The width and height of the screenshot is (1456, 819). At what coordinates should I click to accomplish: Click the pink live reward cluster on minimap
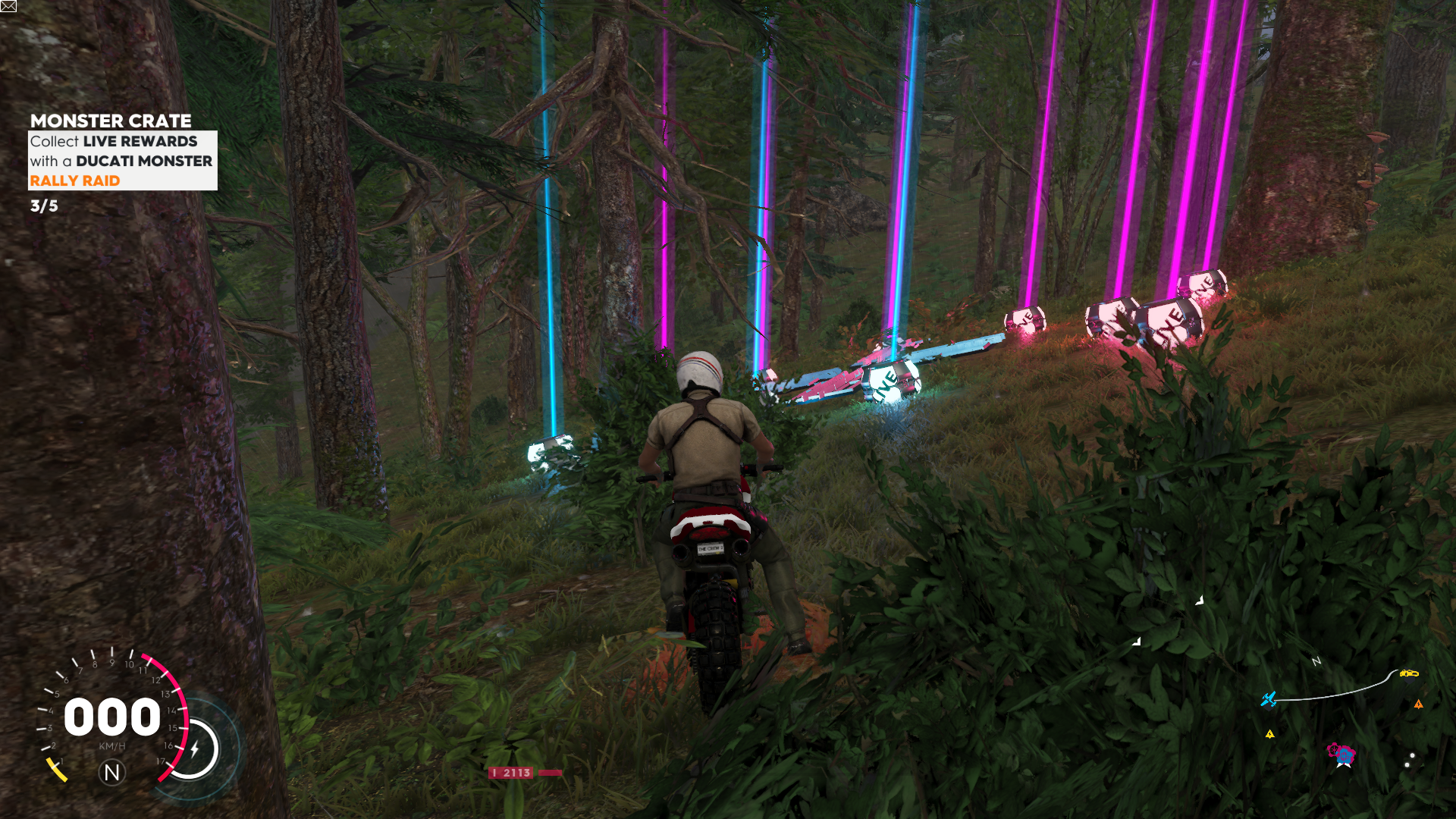pos(1341,754)
